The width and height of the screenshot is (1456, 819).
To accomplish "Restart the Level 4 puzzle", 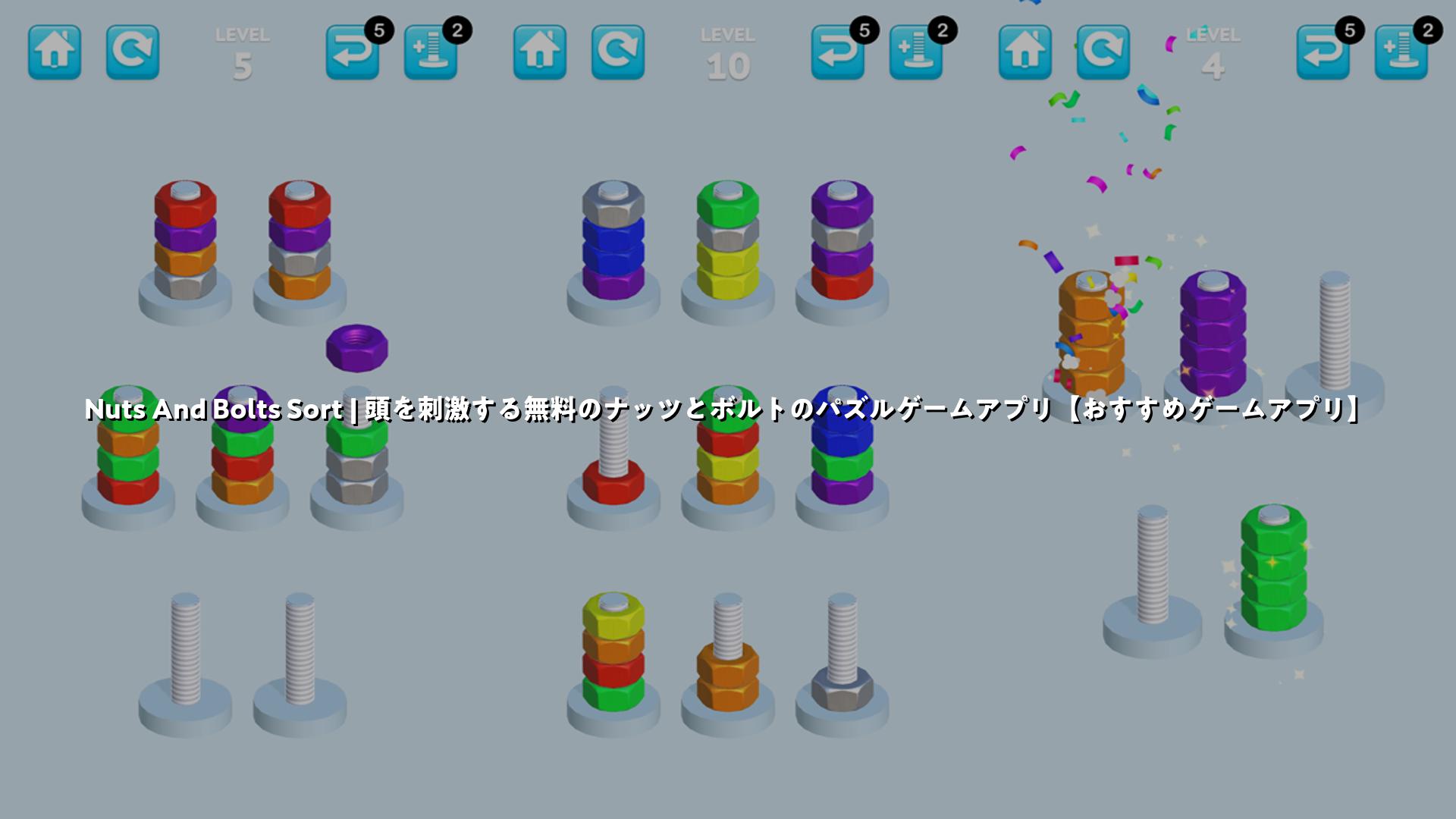I will tap(1103, 52).
